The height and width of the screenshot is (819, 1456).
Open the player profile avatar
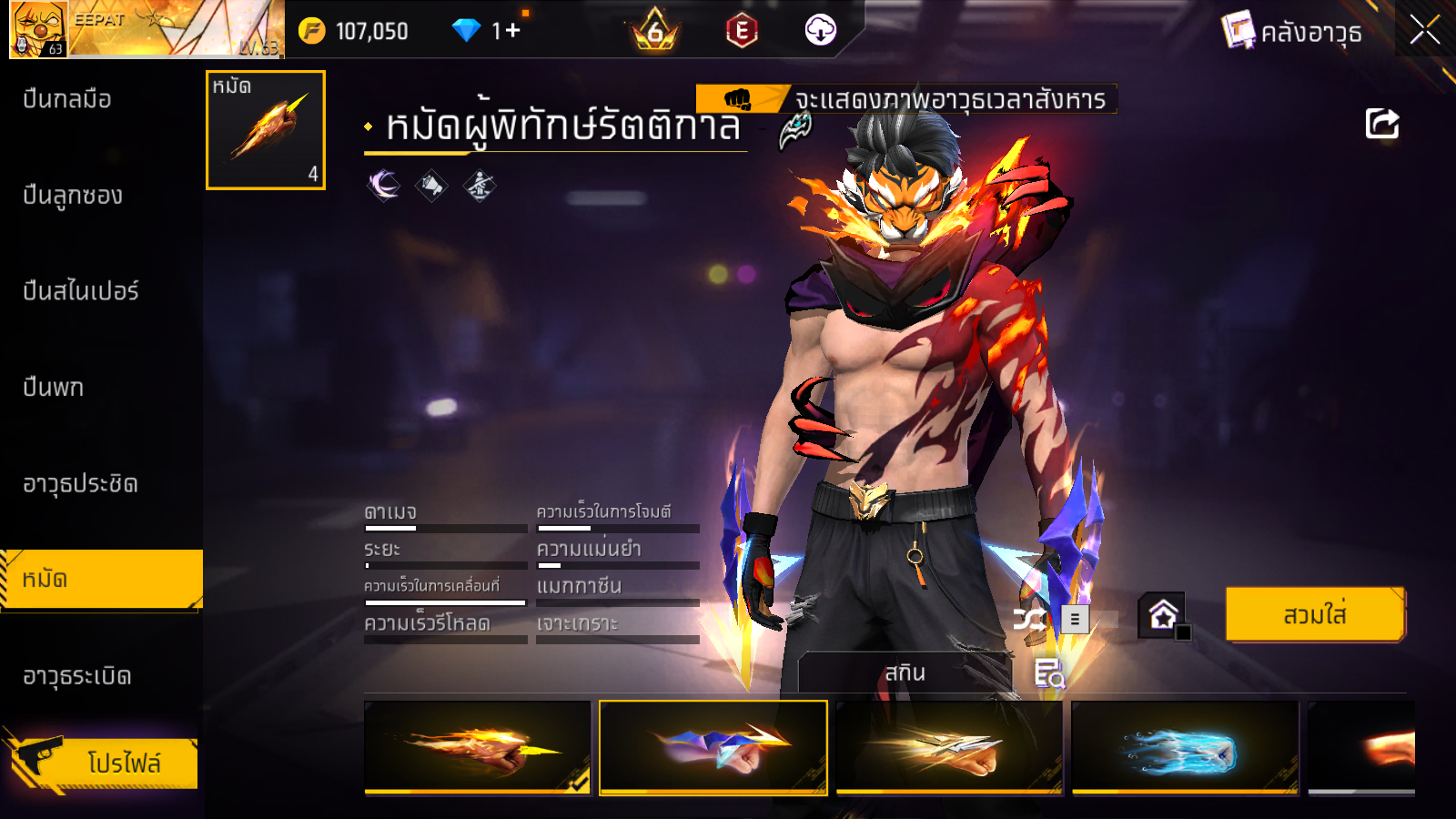click(38, 29)
